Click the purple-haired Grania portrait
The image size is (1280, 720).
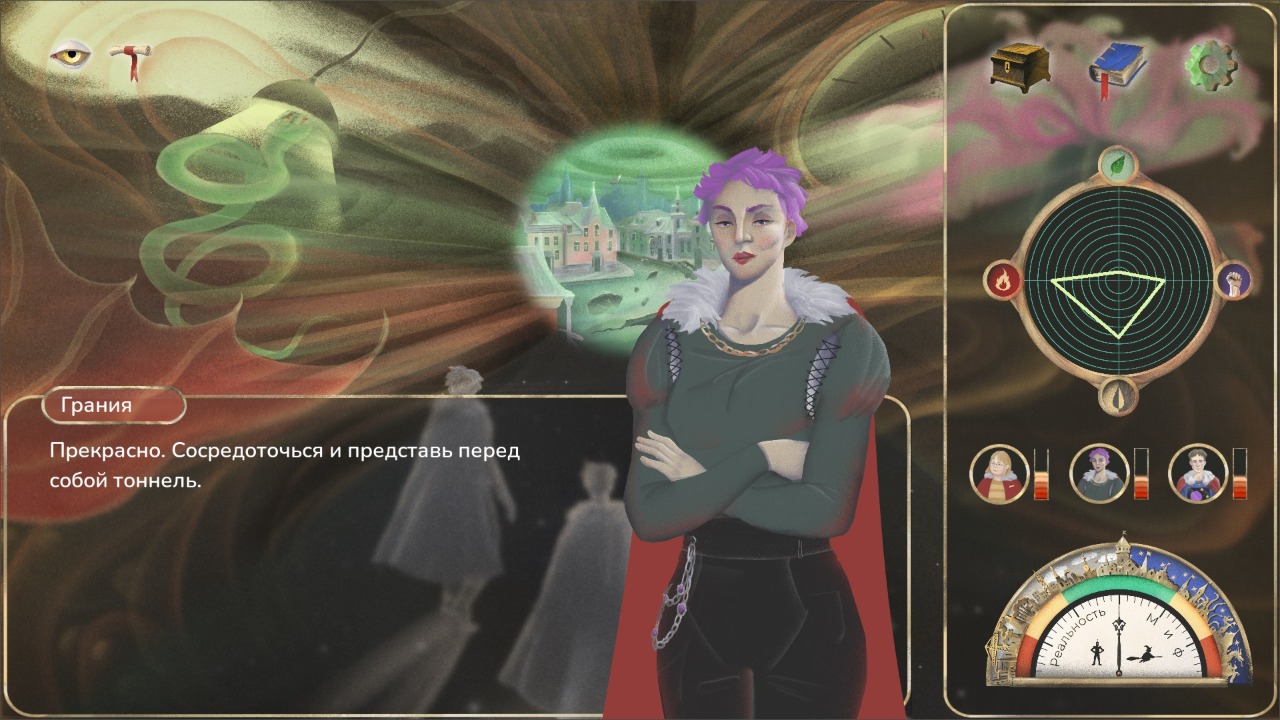point(1099,473)
